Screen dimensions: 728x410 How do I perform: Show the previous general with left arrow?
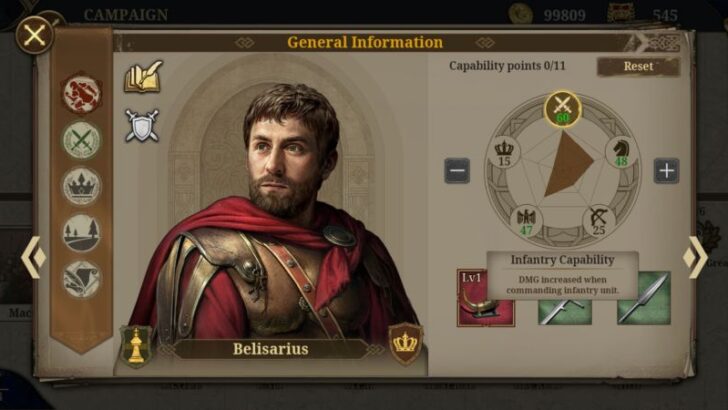32,257
